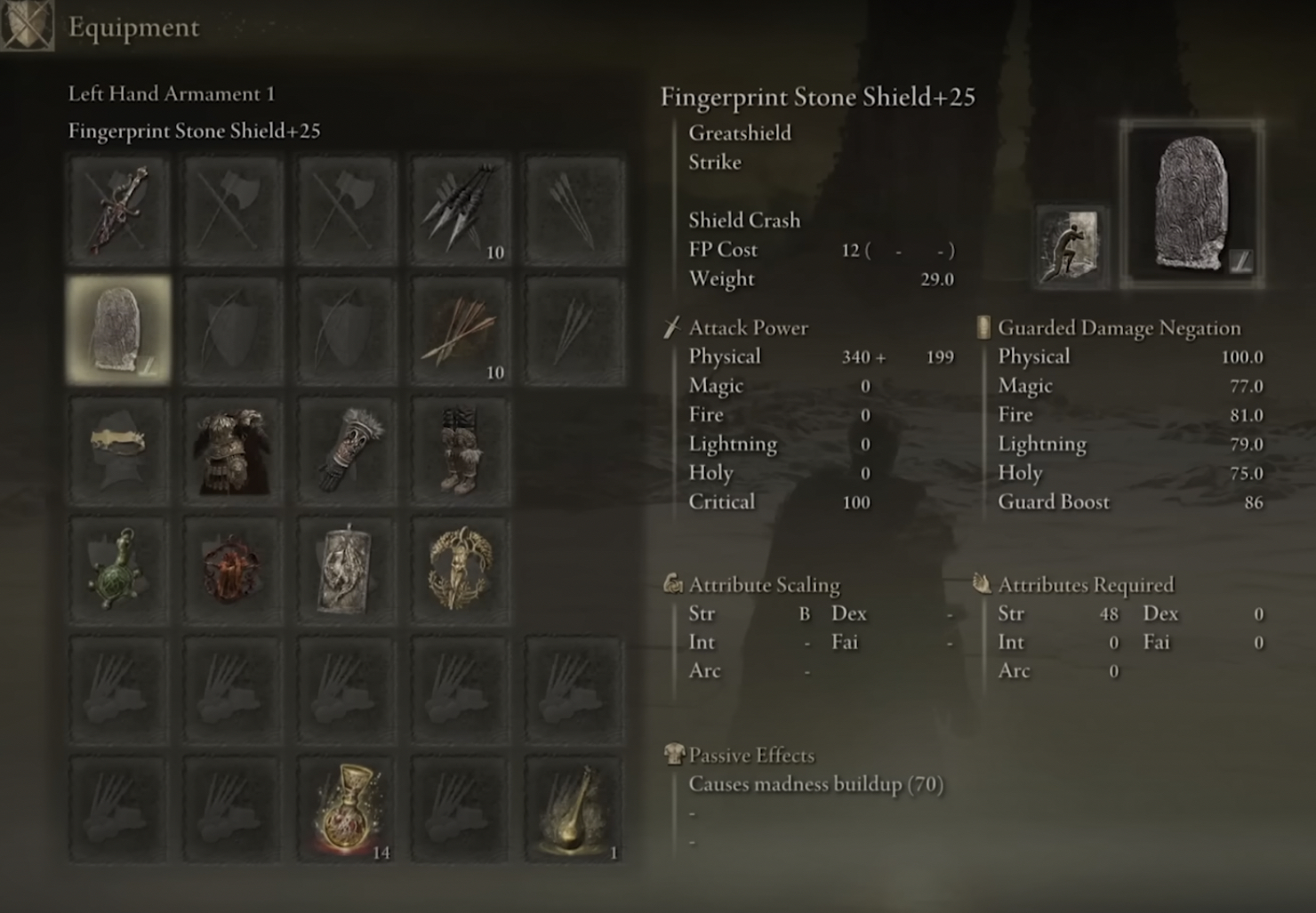Select the golden erdtree talisman slot
Viewport: 1316px width, 913px height.
click(x=460, y=570)
